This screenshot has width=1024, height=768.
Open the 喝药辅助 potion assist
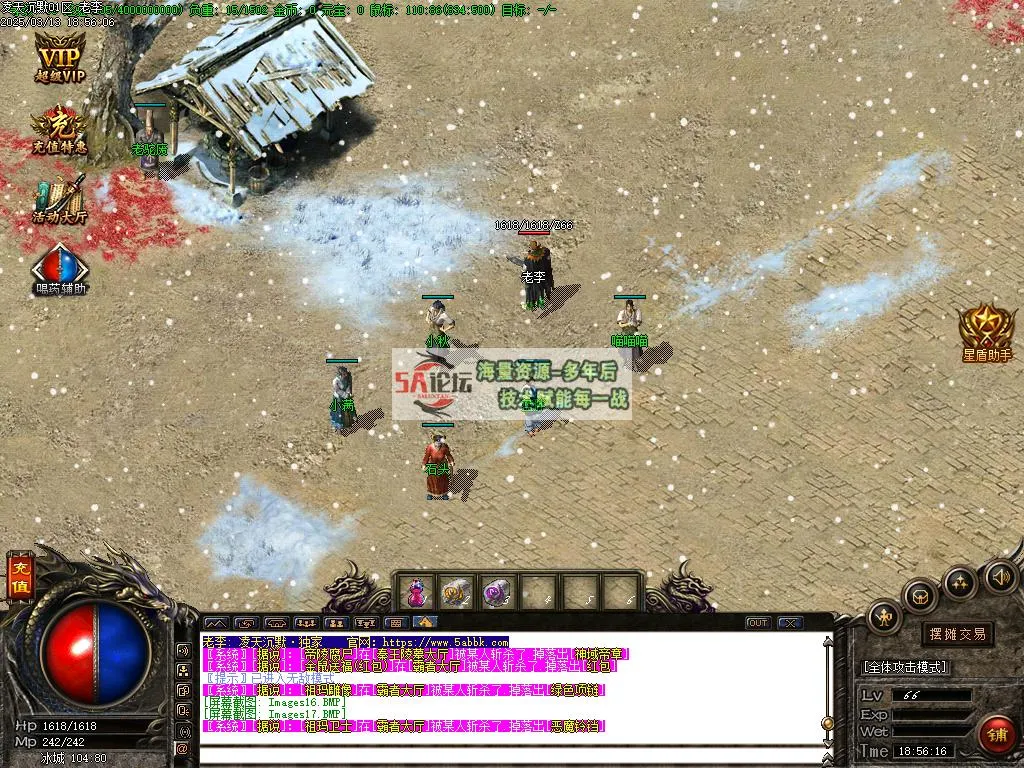point(60,268)
